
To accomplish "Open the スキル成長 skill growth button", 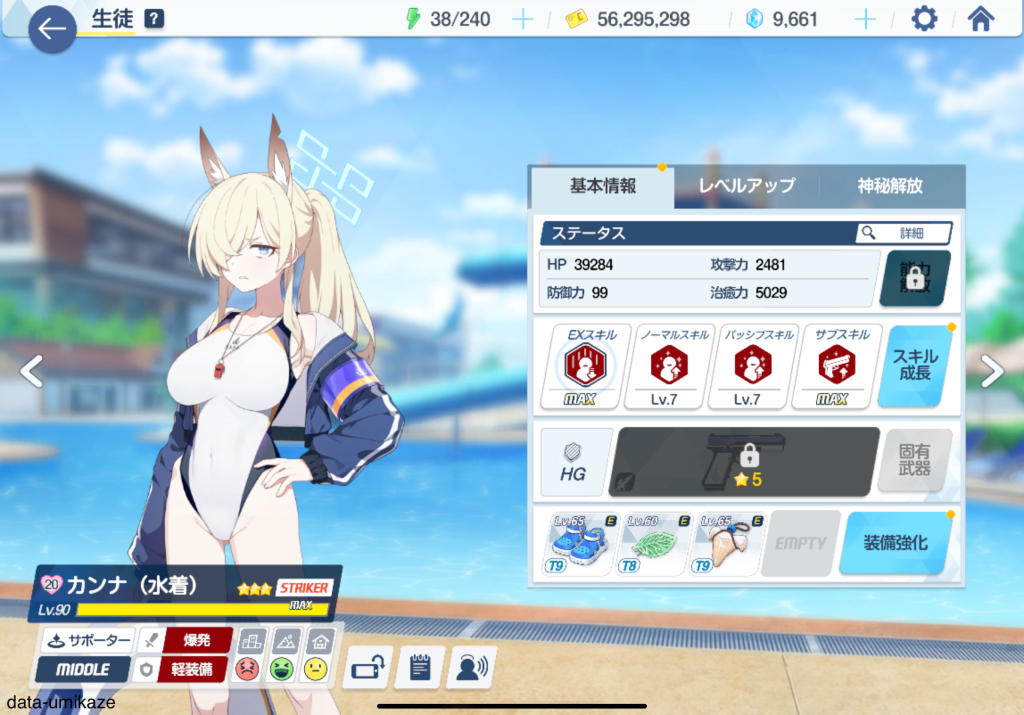I will 915,366.
